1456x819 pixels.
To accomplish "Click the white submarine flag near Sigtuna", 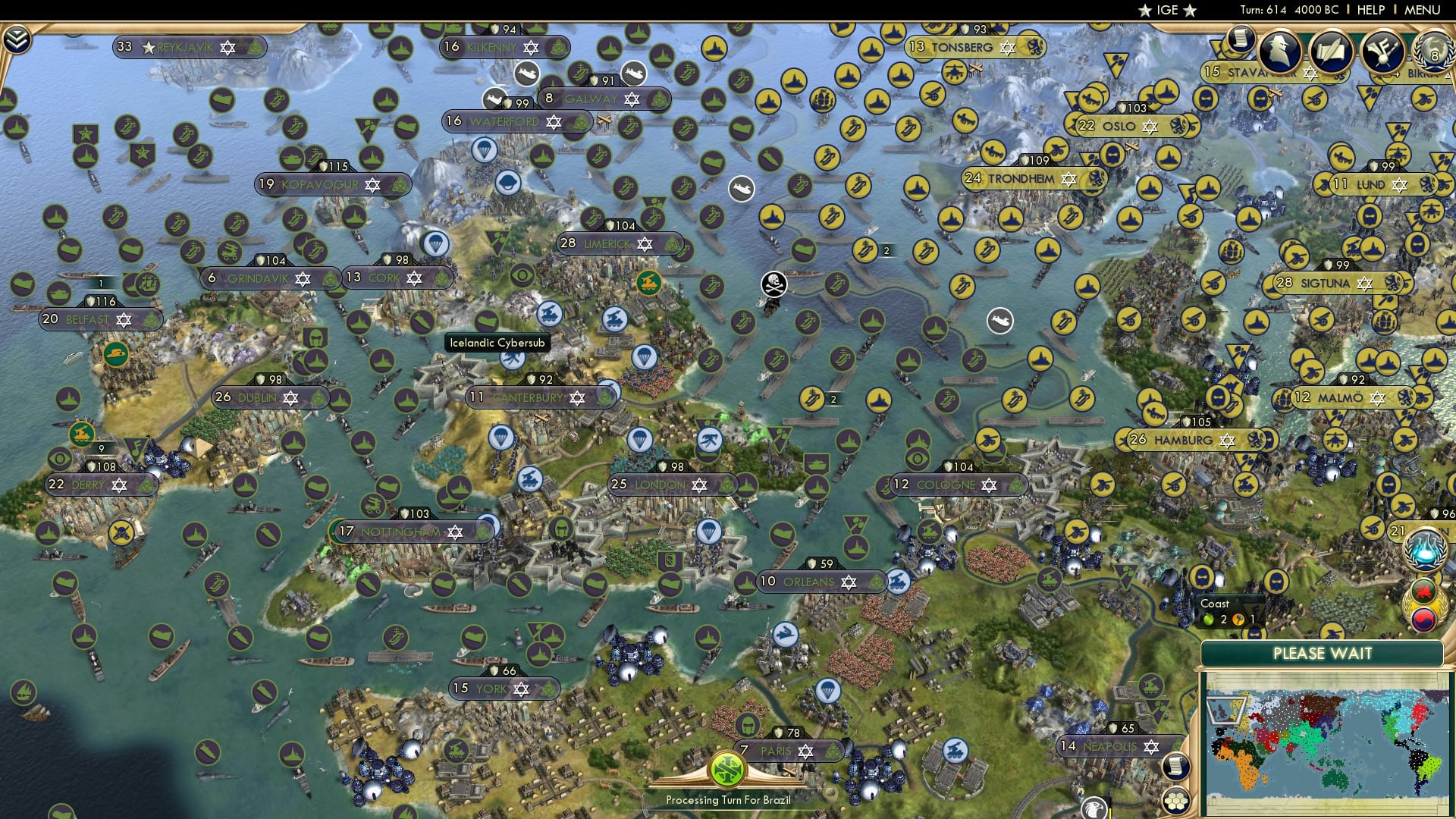I will point(1001,321).
